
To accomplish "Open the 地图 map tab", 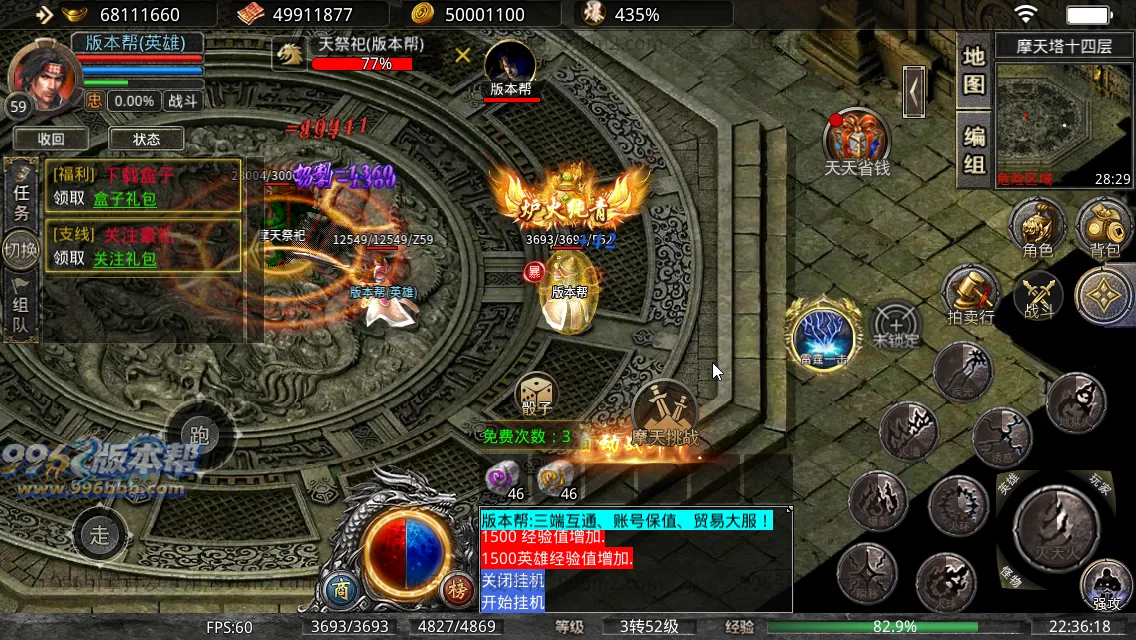I will [x=974, y=70].
